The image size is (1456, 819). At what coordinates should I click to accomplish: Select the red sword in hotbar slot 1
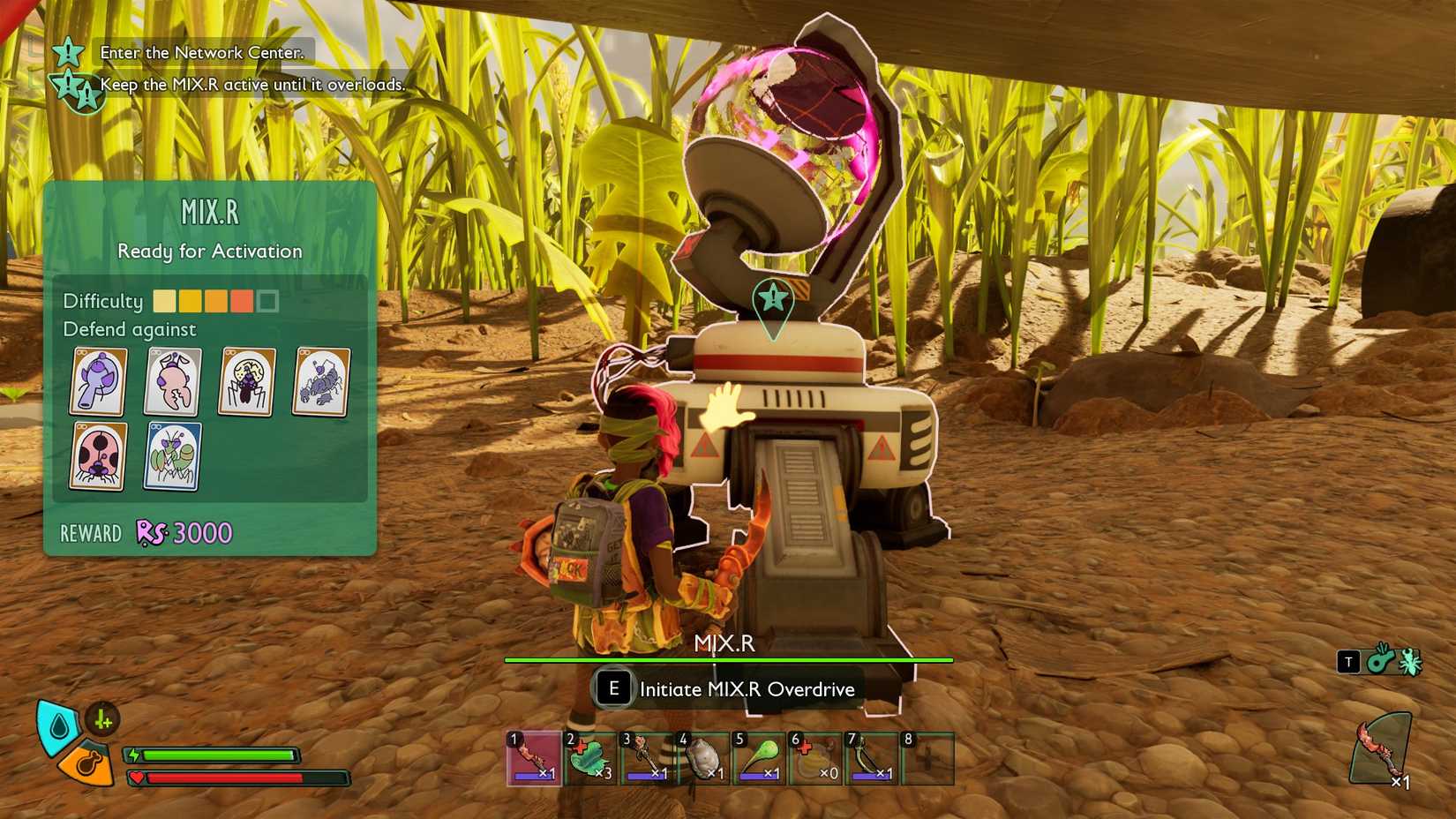click(534, 758)
